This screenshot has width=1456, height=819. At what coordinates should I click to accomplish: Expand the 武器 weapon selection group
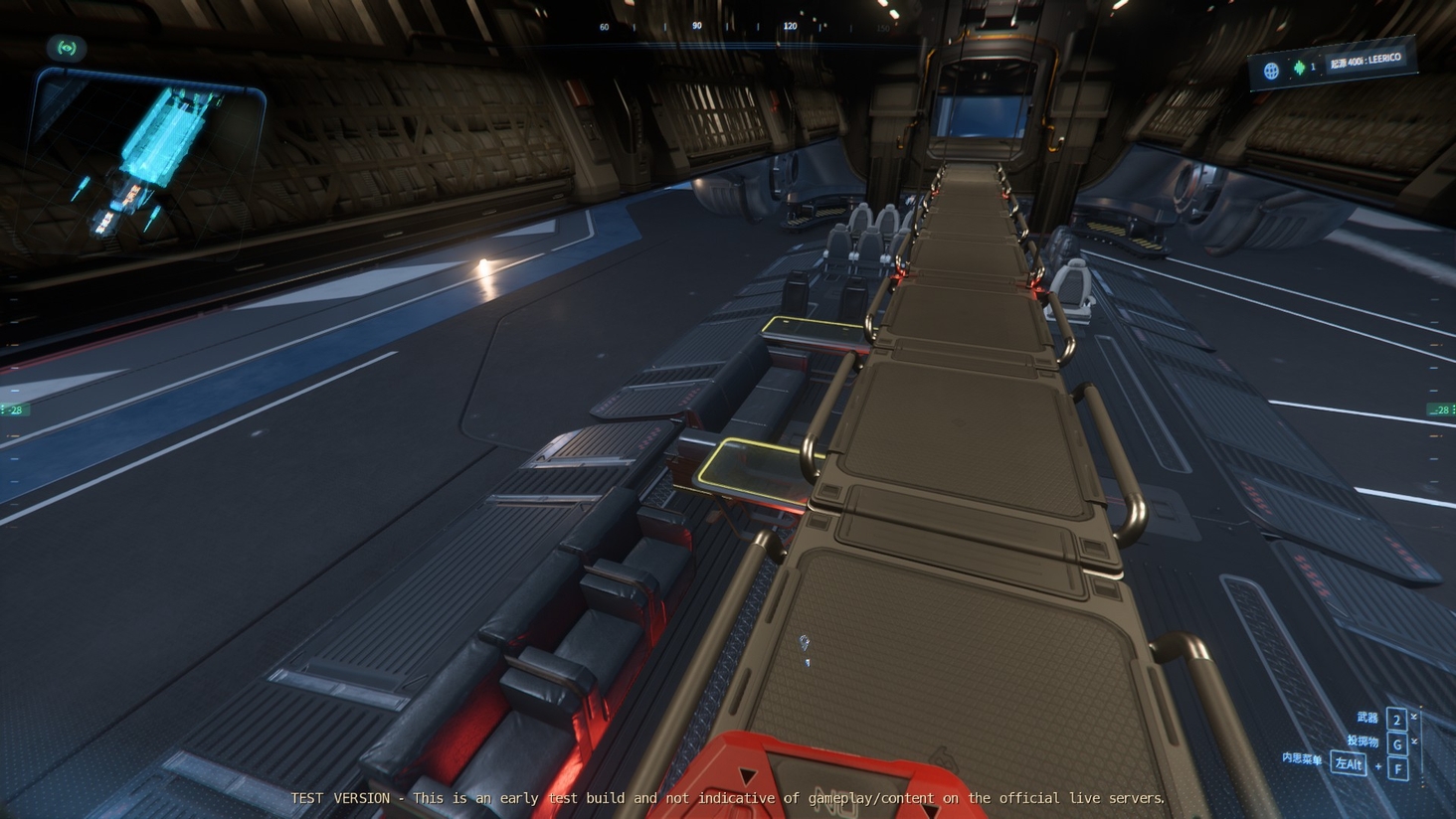pos(1367,718)
